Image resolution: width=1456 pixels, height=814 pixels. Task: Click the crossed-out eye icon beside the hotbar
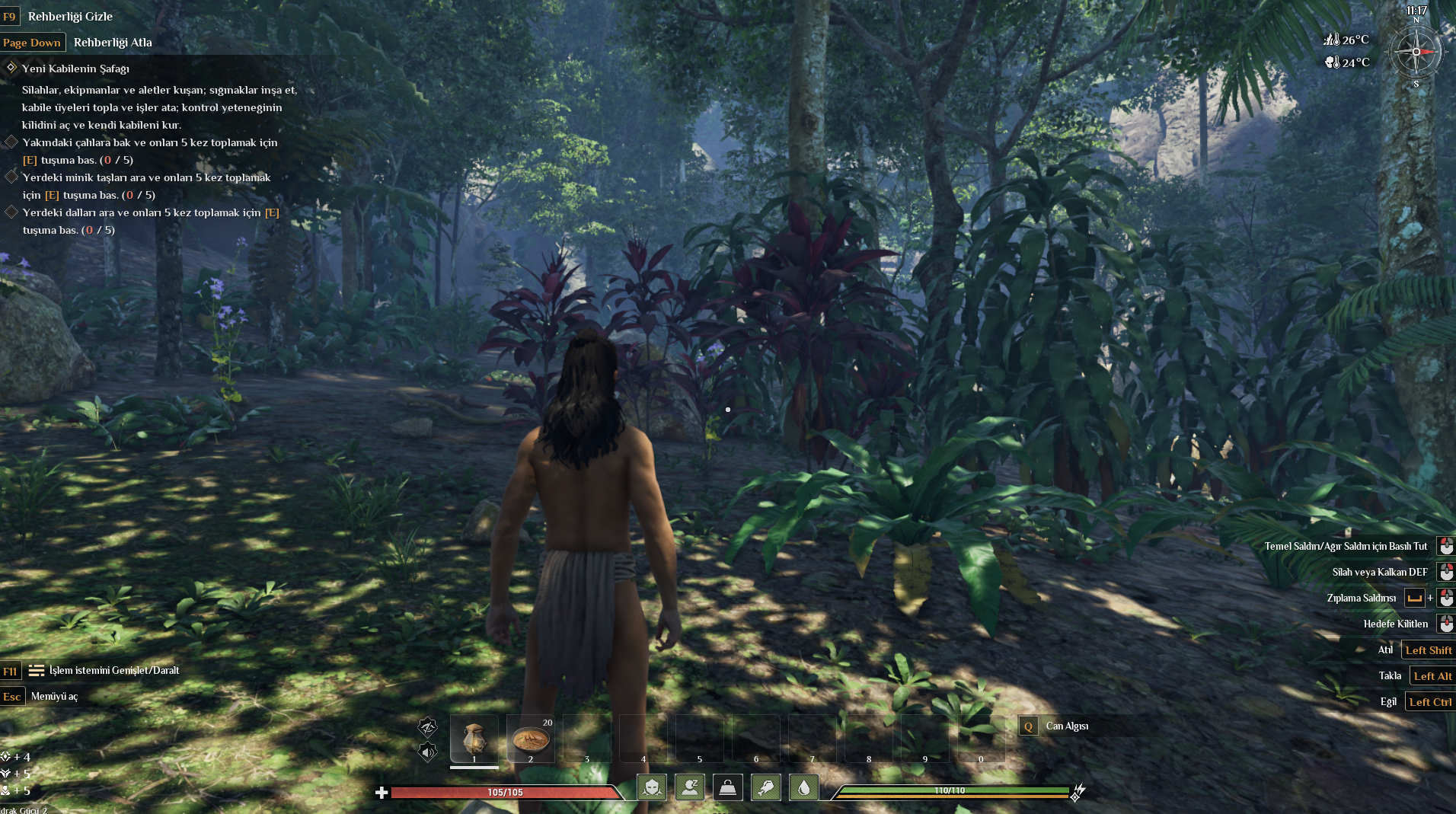[x=428, y=726]
